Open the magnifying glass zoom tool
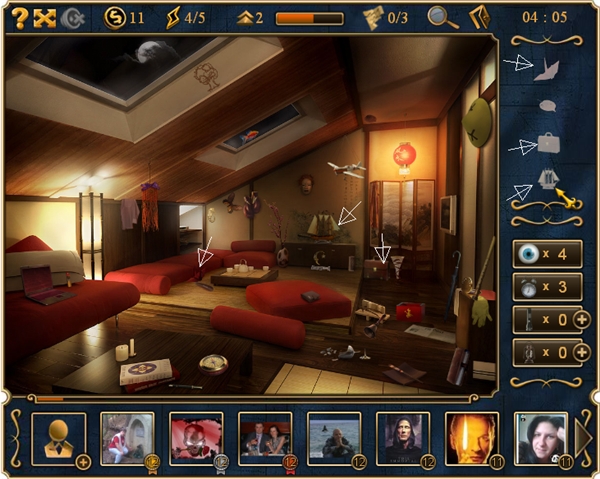Image resolution: width=600 pixels, height=479 pixels. click(x=438, y=17)
